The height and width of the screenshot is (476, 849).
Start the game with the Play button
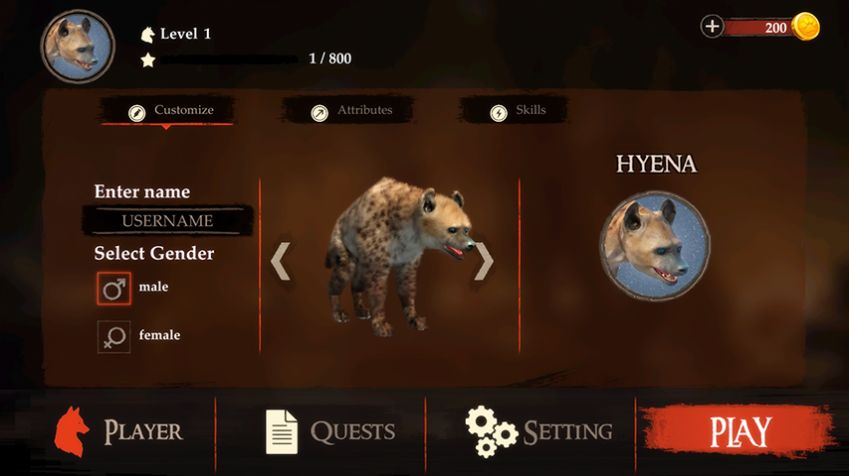pyautogui.click(x=740, y=432)
